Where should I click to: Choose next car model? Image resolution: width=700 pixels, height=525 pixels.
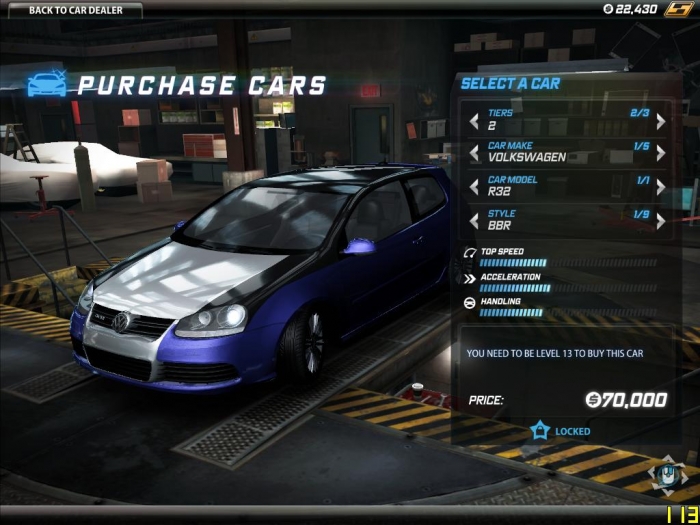[x=661, y=186]
